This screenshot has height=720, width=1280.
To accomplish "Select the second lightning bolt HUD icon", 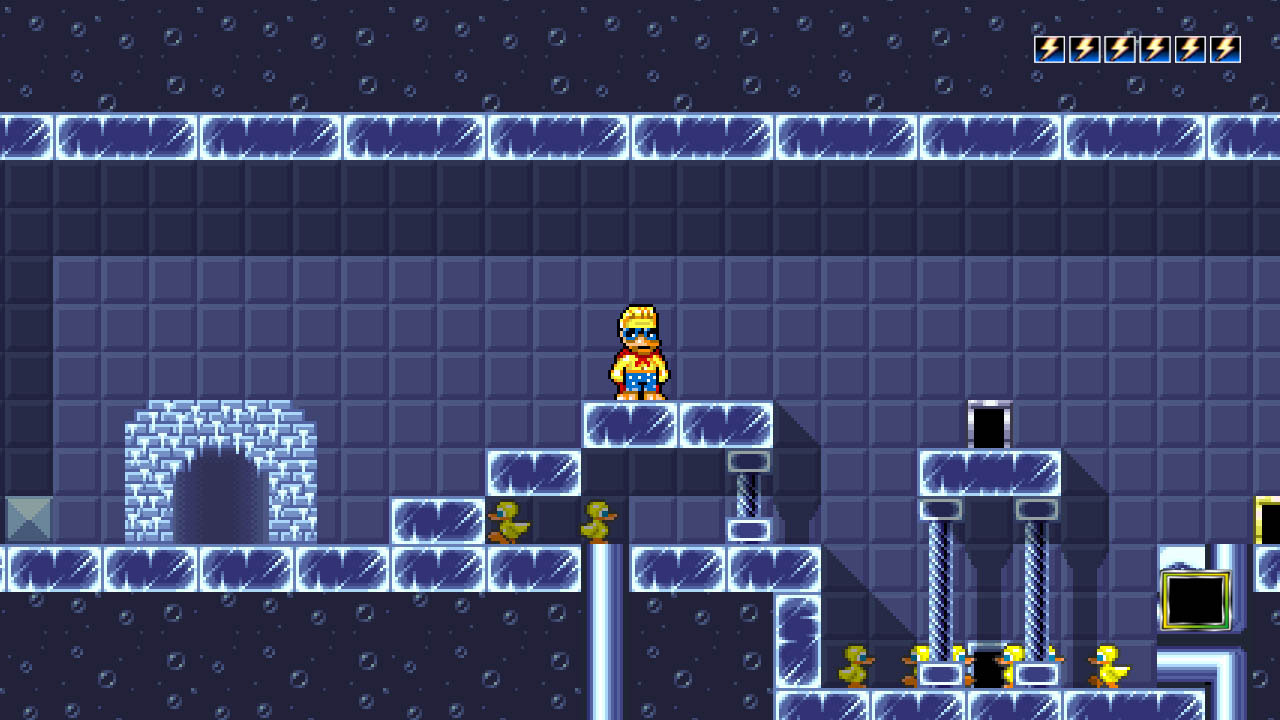I will (1086, 47).
